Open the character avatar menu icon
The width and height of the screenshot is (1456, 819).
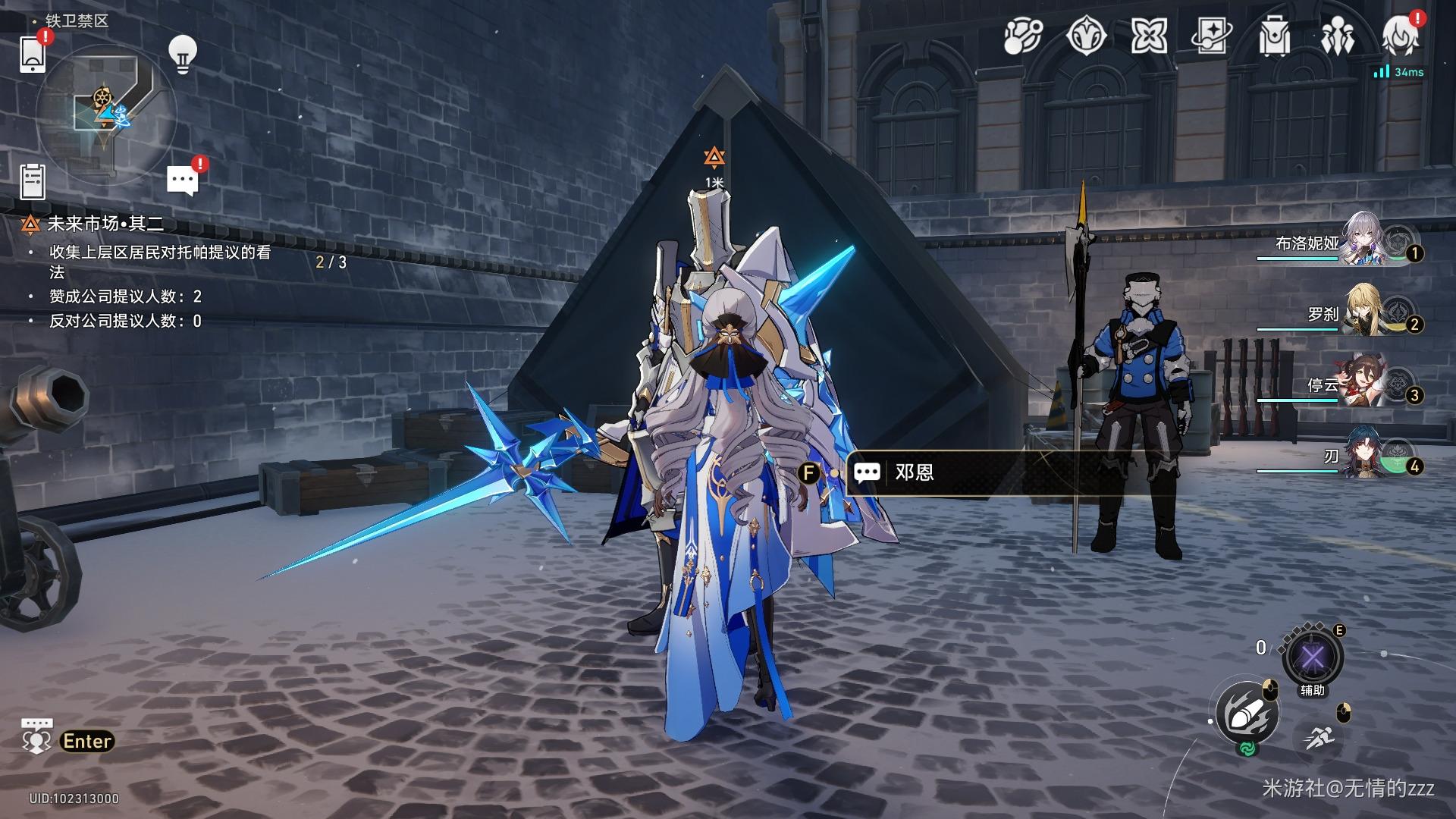click(1399, 36)
